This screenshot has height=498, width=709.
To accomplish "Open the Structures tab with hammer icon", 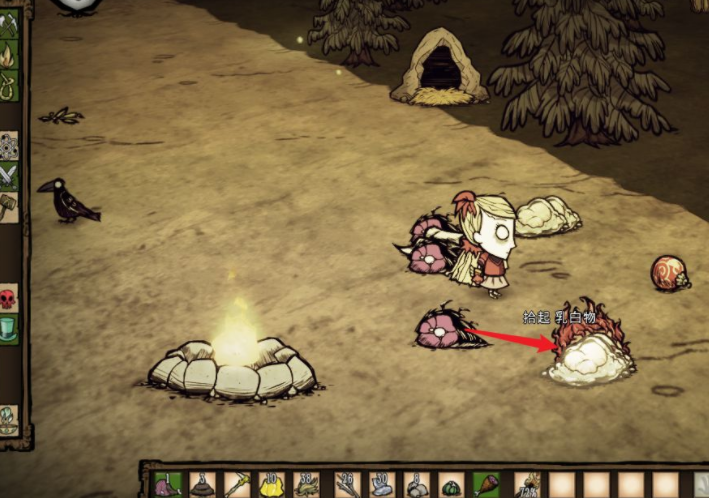I will [x=9, y=207].
